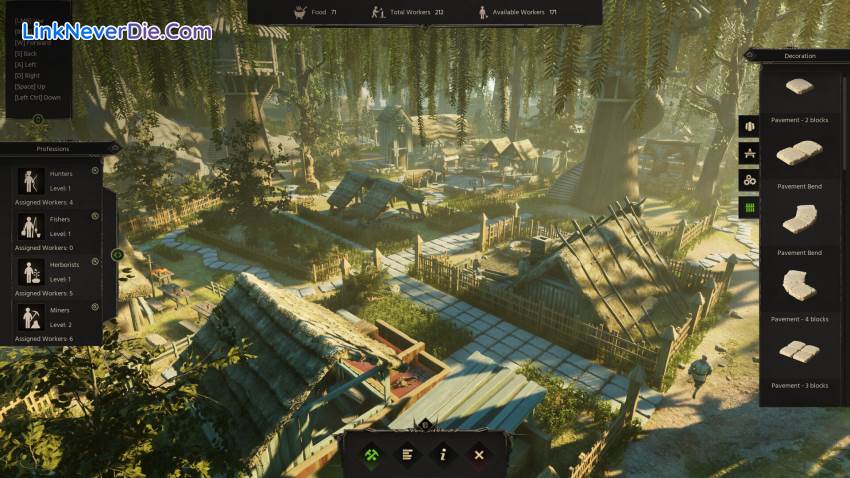Select the Hunters profession icon
850x478 pixels.
tap(29, 181)
